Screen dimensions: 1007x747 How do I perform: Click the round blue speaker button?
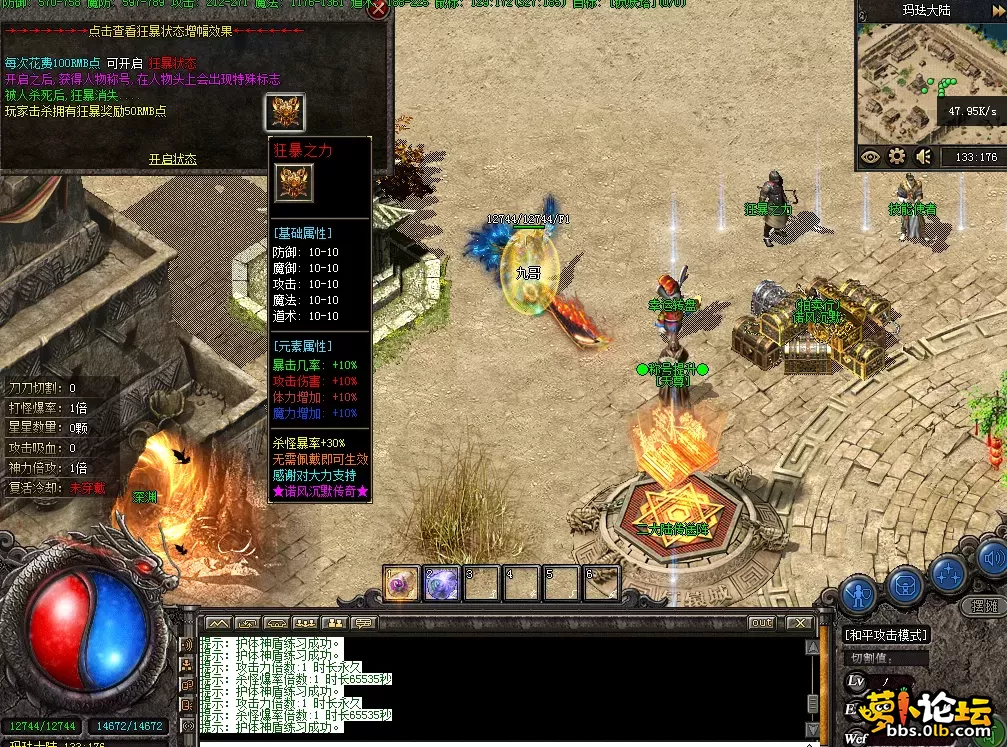pos(993,558)
